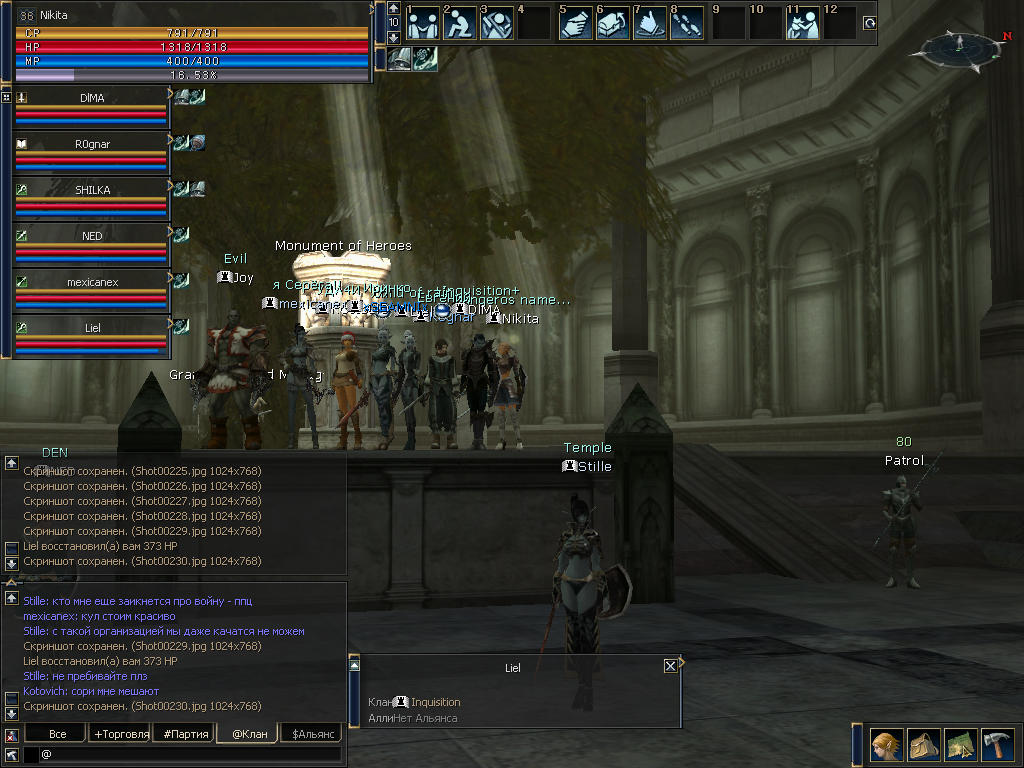Target SHILKA in the party list
Screen dimensions: 1024x768
pos(92,190)
